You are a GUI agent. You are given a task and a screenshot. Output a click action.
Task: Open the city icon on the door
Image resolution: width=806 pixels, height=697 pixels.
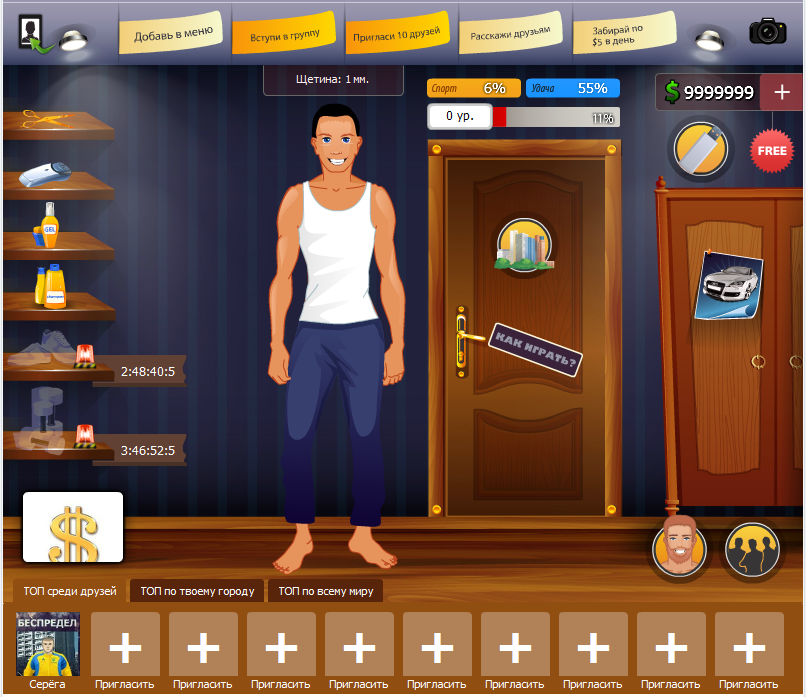524,245
